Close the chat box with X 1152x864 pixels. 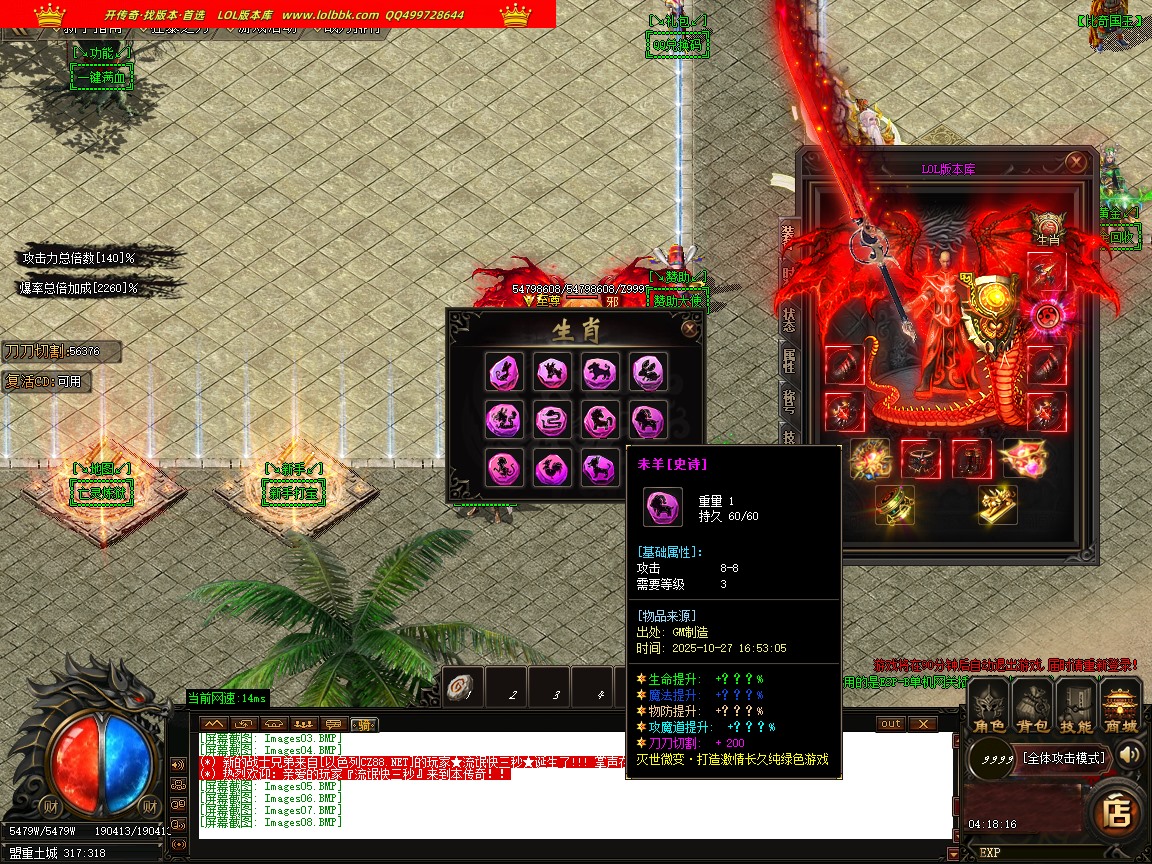pos(922,724)
